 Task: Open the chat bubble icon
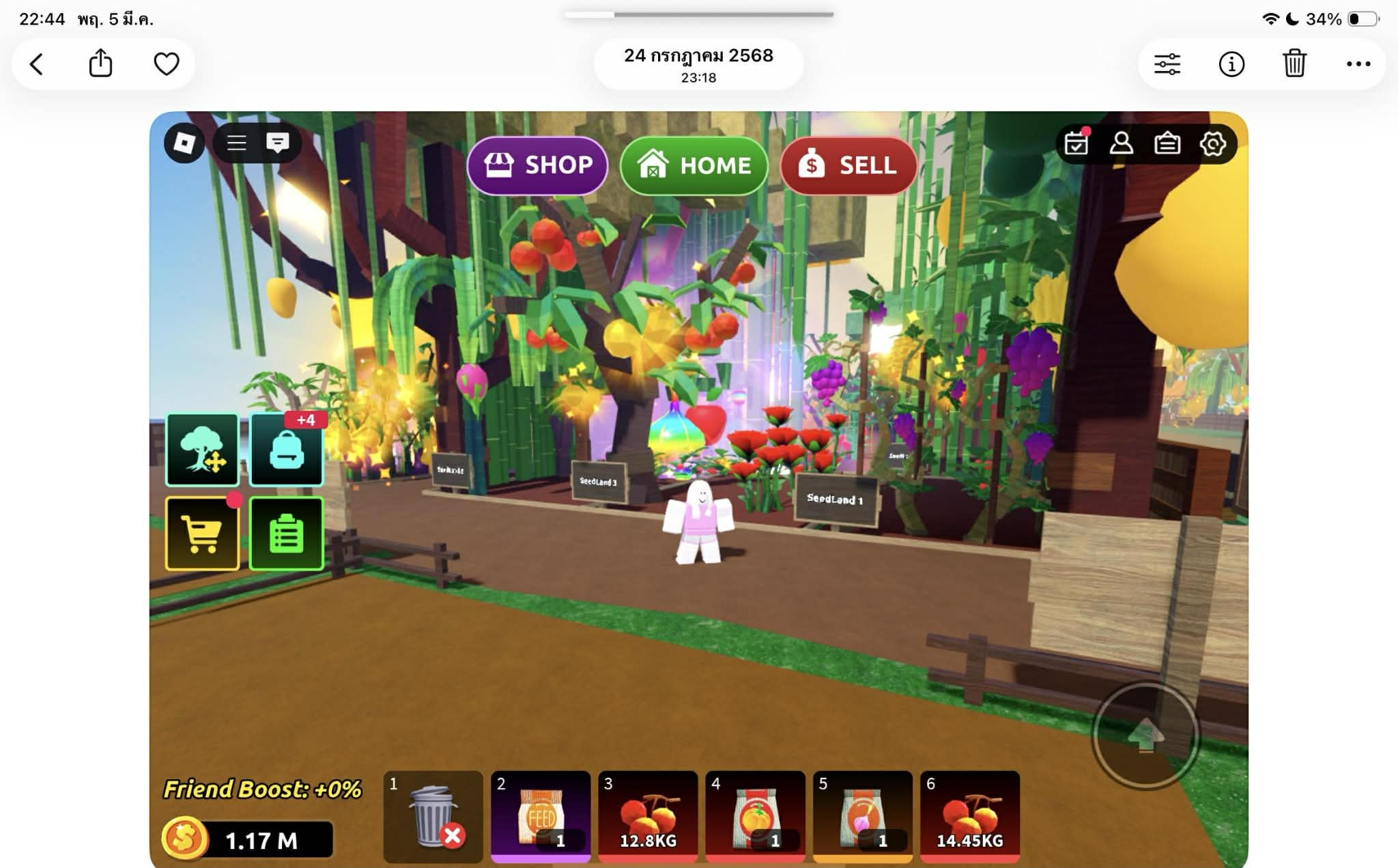[x=277, y=143]
